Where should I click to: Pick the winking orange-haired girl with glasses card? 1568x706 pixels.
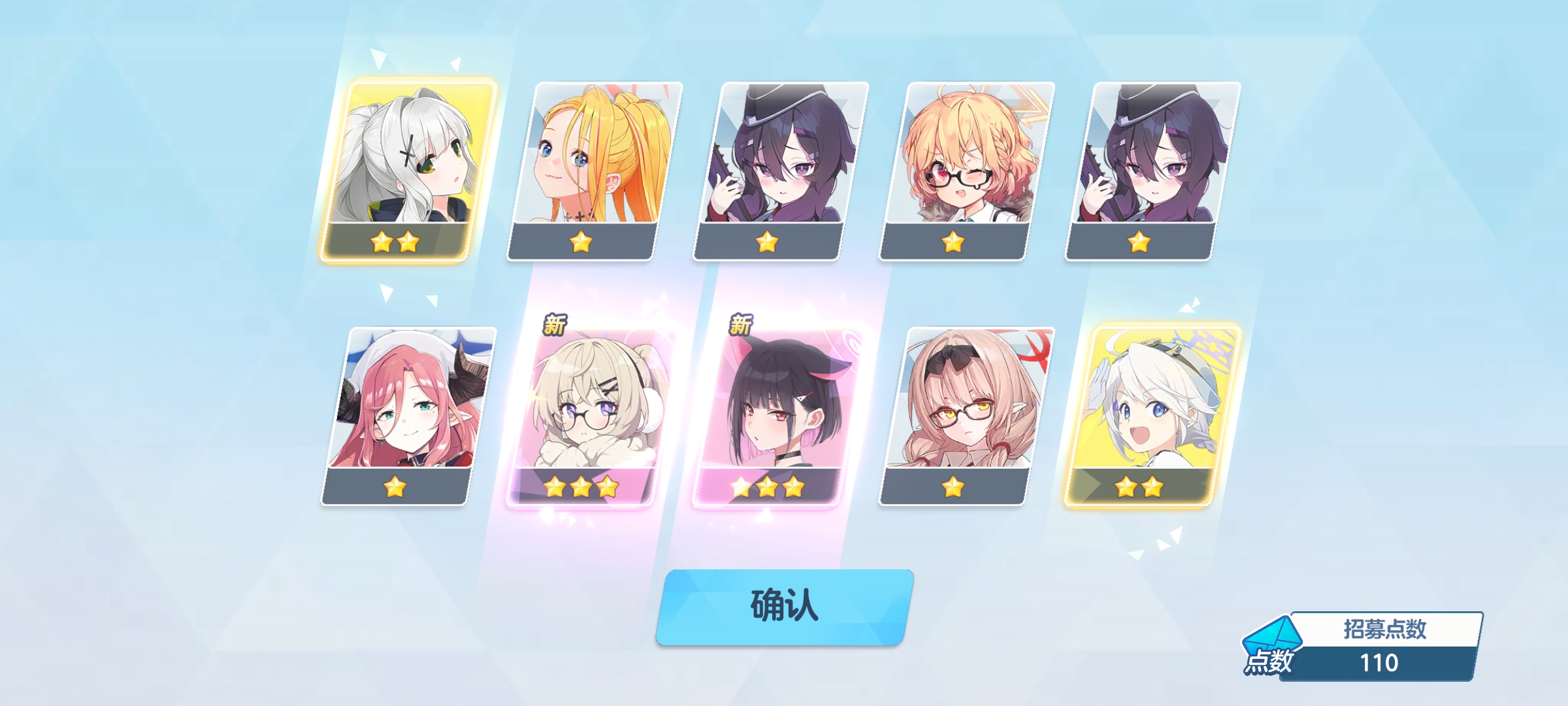(967, 170)
